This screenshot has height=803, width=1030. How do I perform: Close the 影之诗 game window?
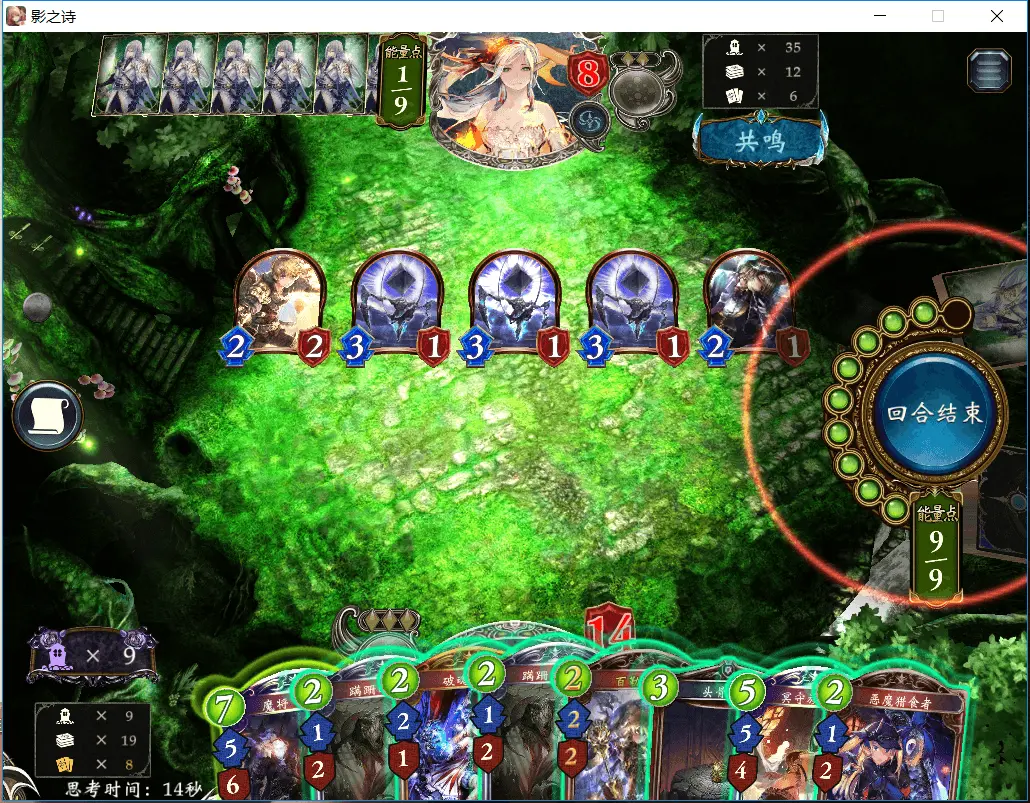coord(997,16)
